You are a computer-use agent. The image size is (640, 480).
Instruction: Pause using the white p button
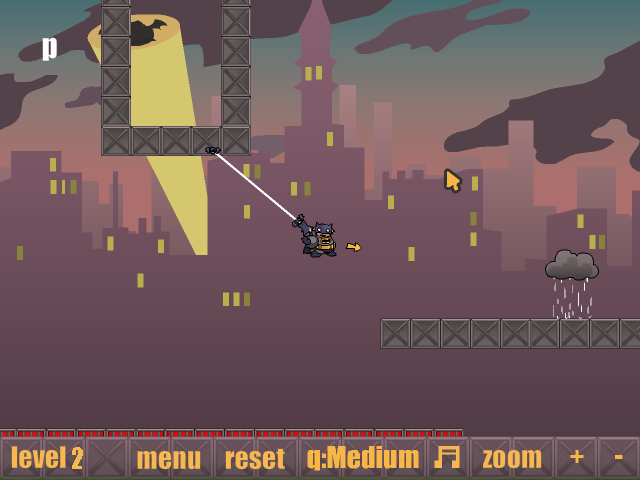50,47
